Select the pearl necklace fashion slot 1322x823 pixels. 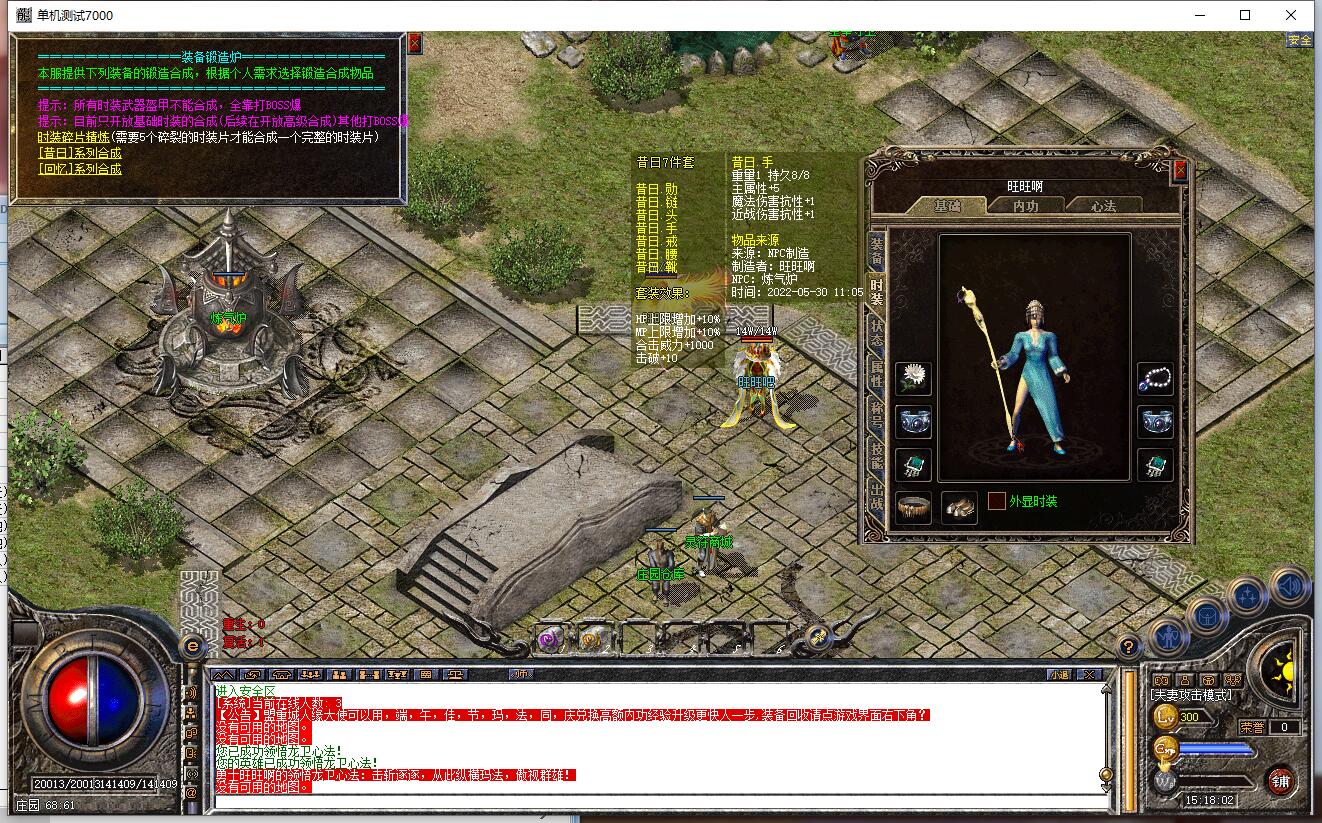pyautogui.click(x=1156, y=379)
